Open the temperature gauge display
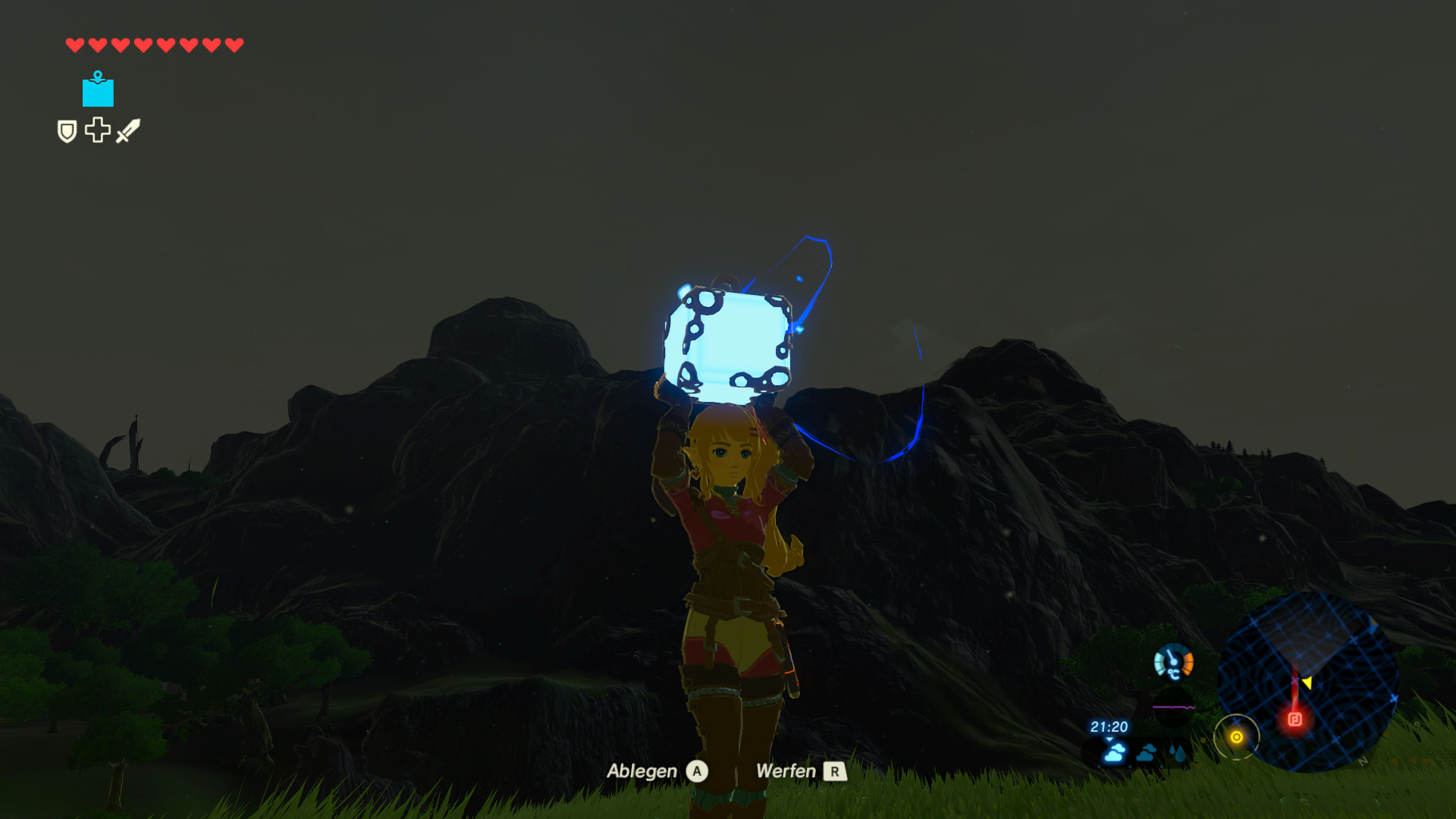 pos(1172,662)
